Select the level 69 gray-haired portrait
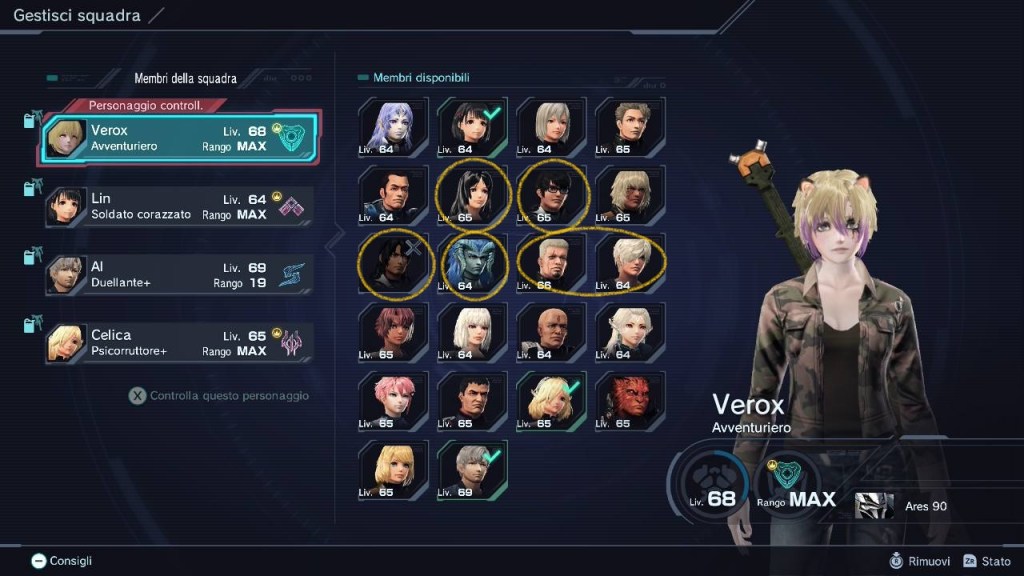The height and width of the screenshot is (576, 1024). [x=472, y=469]
